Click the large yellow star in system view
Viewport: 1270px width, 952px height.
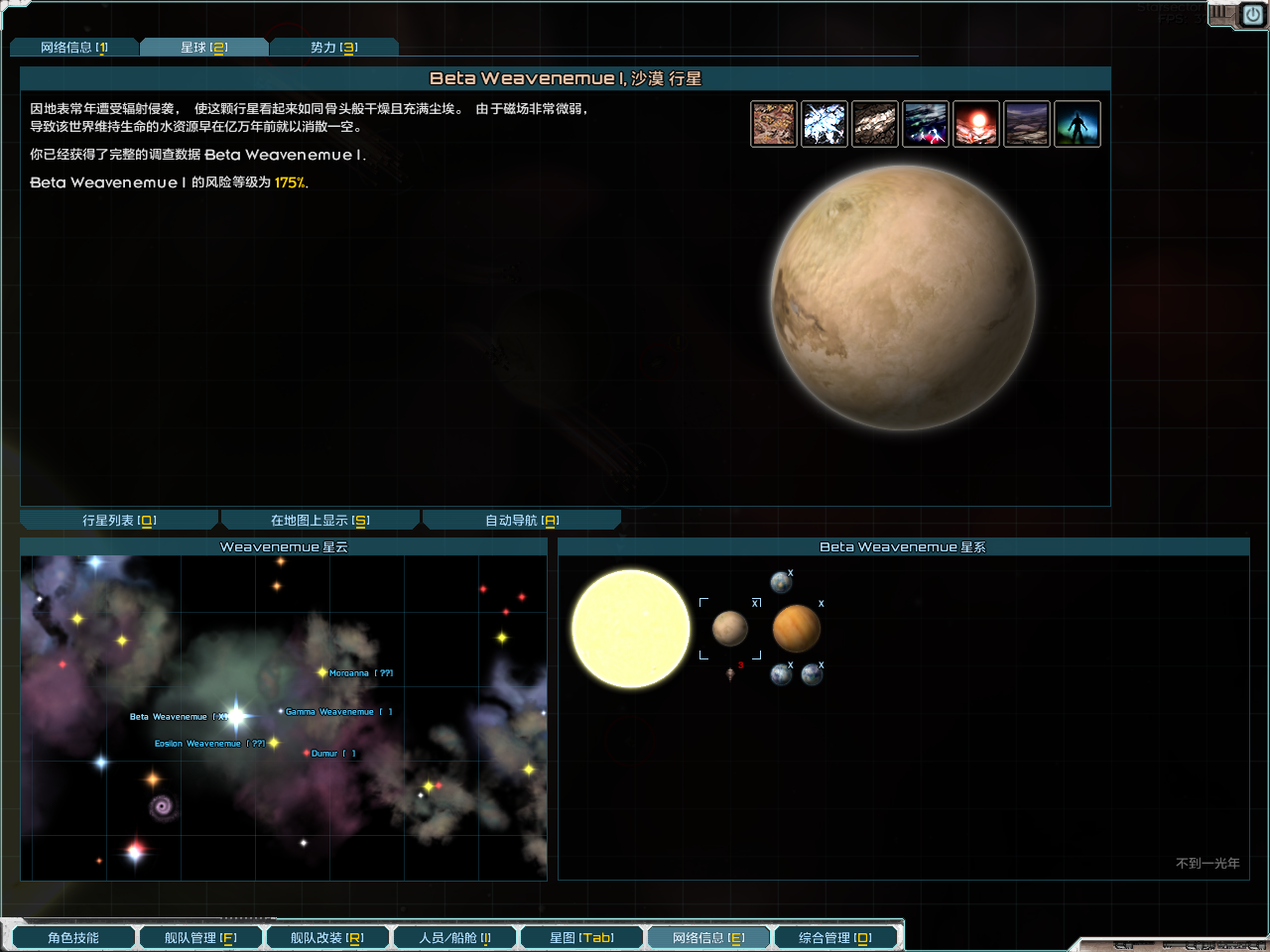[630, 628]
